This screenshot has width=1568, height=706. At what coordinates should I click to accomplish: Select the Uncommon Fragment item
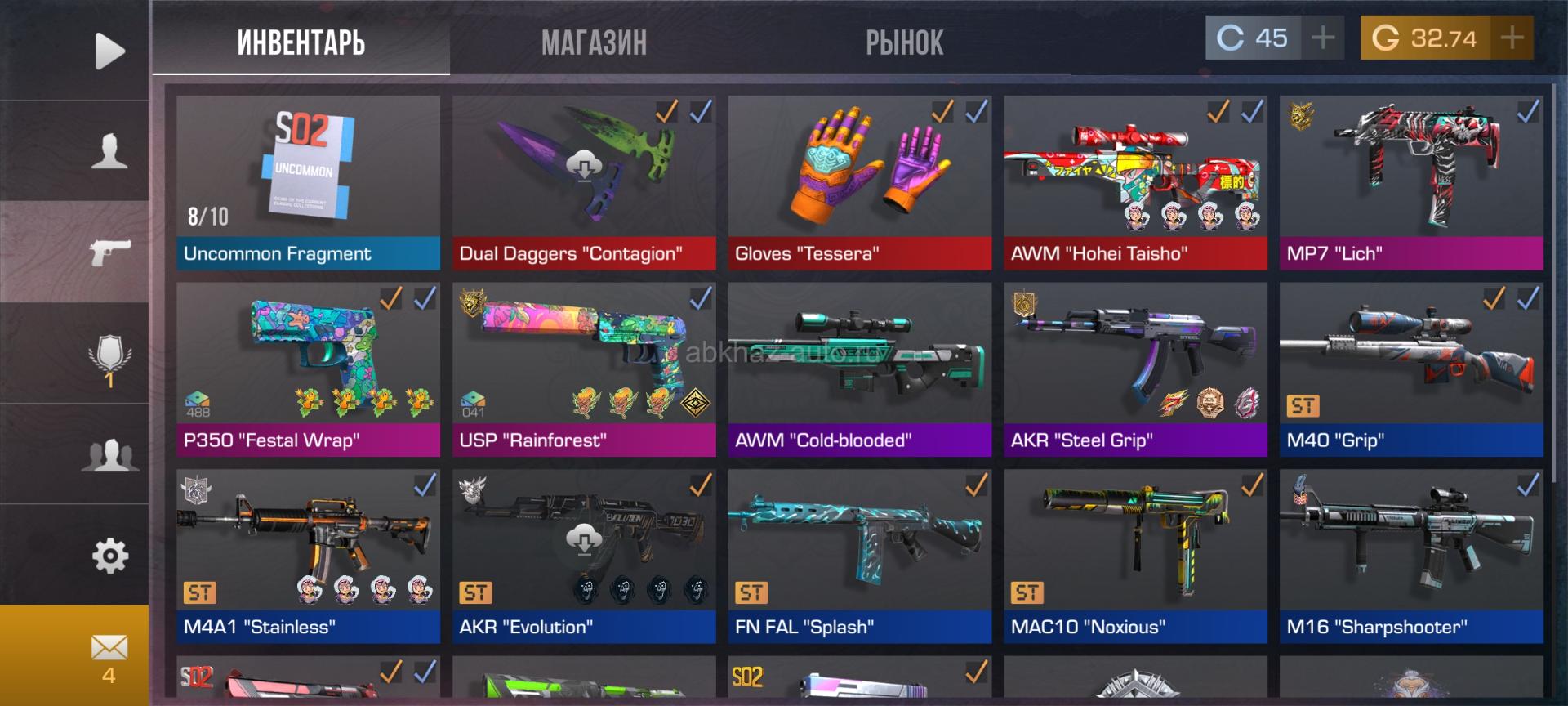click(308, 182)
